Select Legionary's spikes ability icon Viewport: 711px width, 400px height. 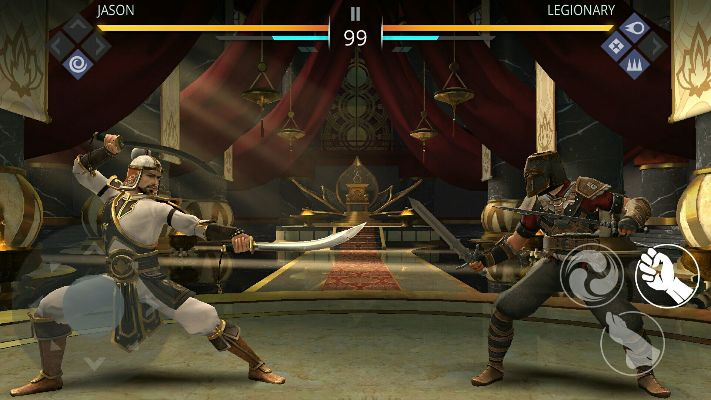[633, 64]
